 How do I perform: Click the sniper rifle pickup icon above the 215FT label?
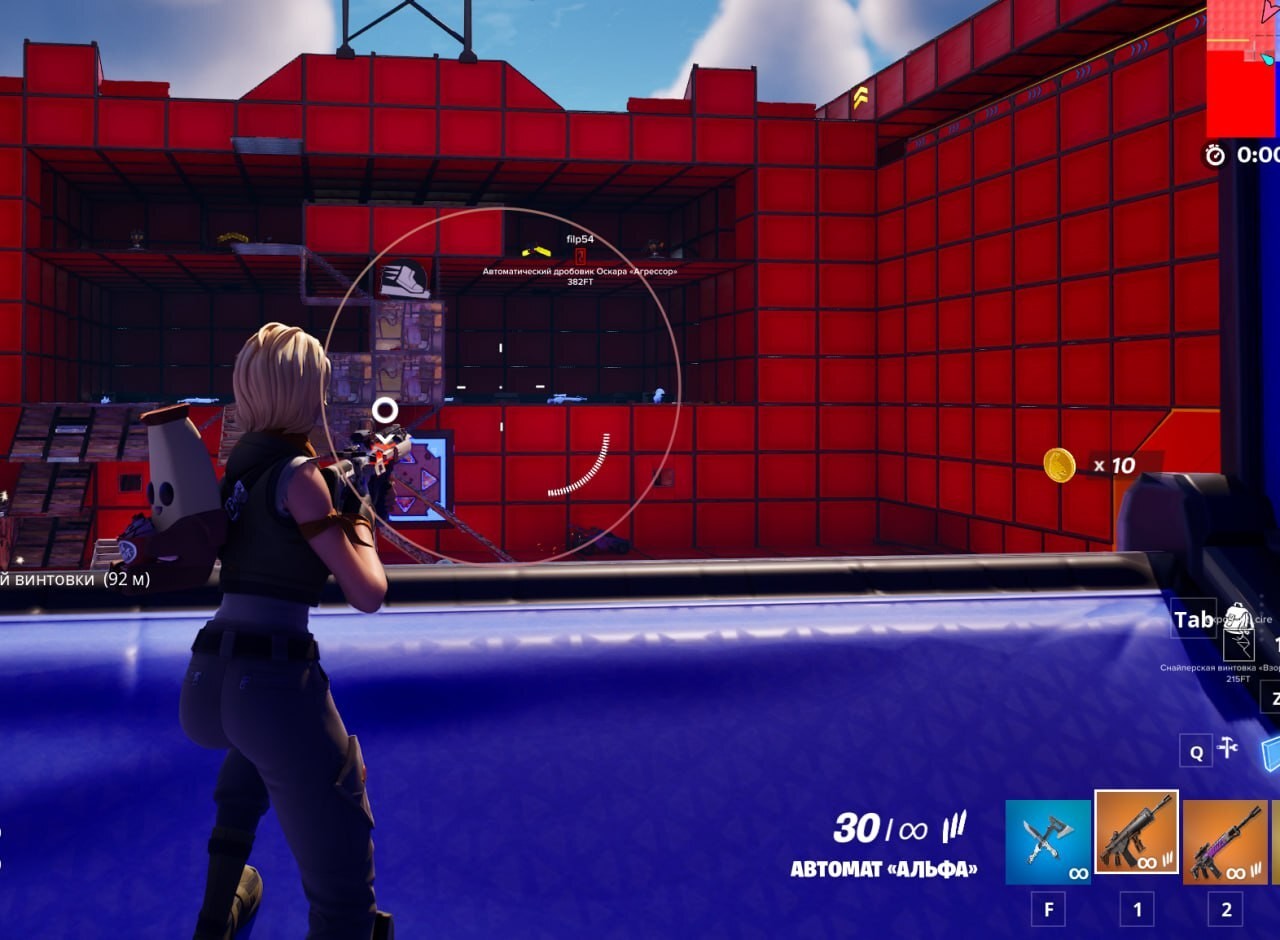pyautogui.click(x=1238, y=644)
